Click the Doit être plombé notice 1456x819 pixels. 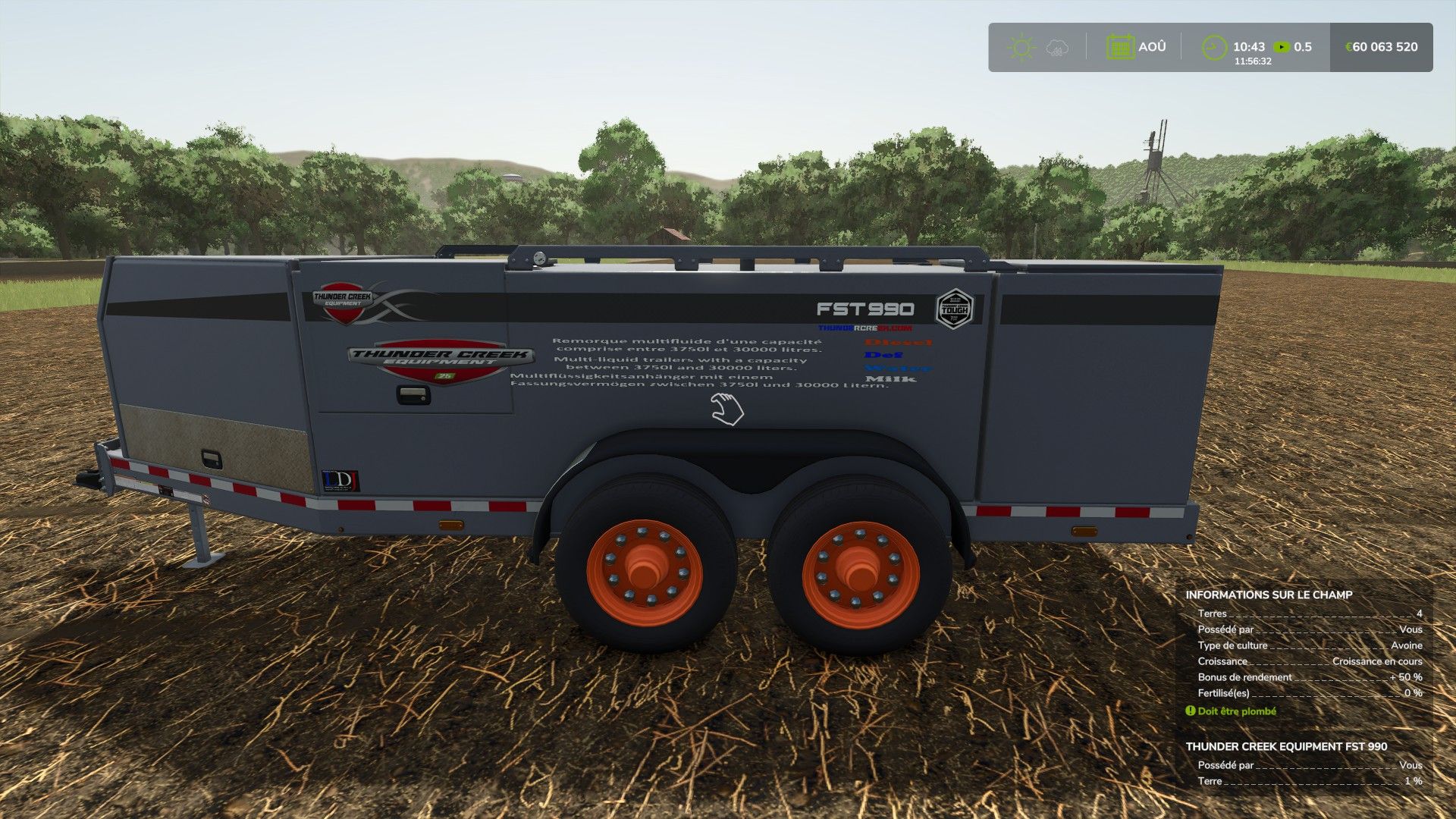coord(1236,711)
